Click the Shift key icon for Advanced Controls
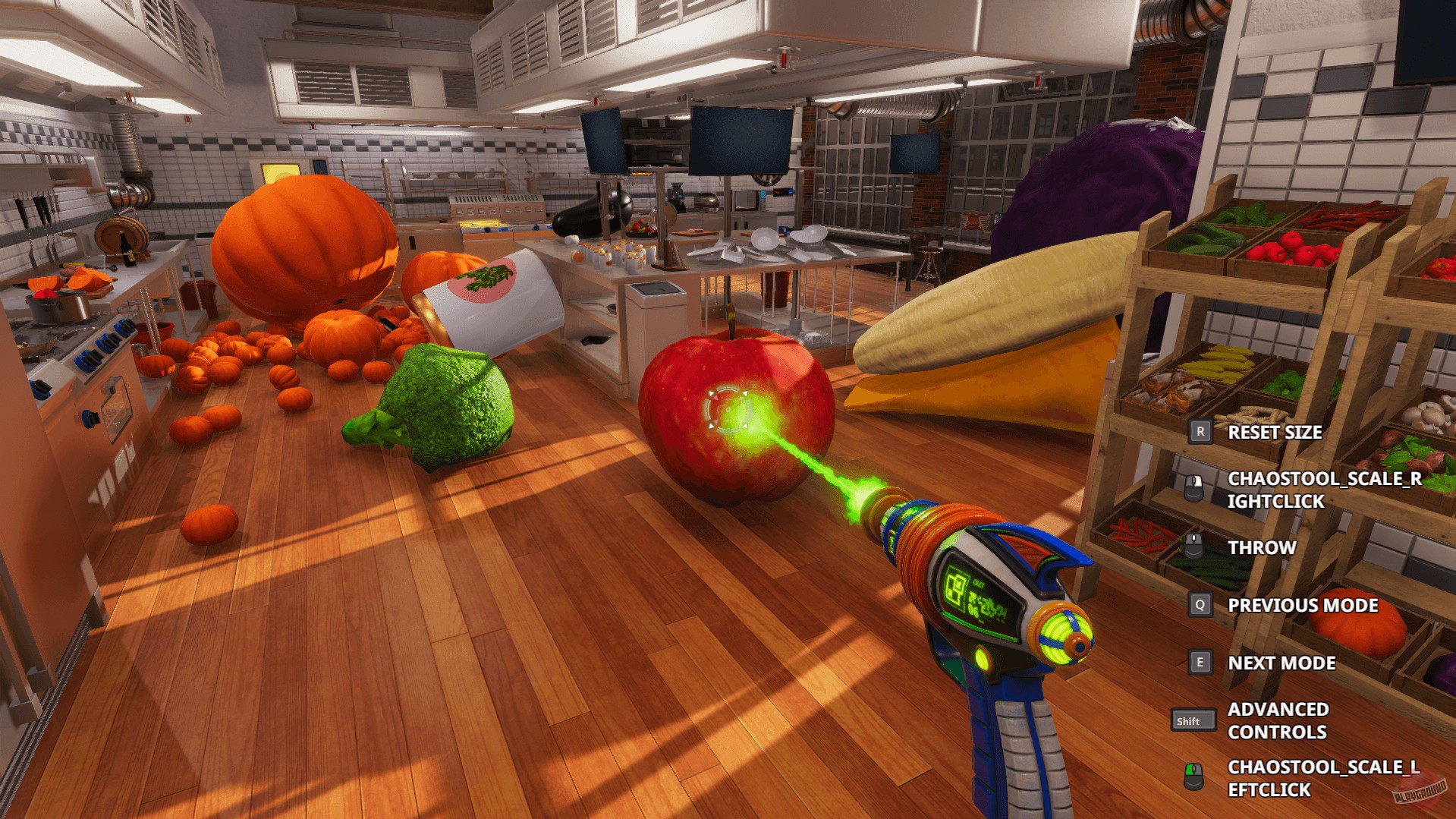This screenshot has width=1456, height=819. (1195, 720)
